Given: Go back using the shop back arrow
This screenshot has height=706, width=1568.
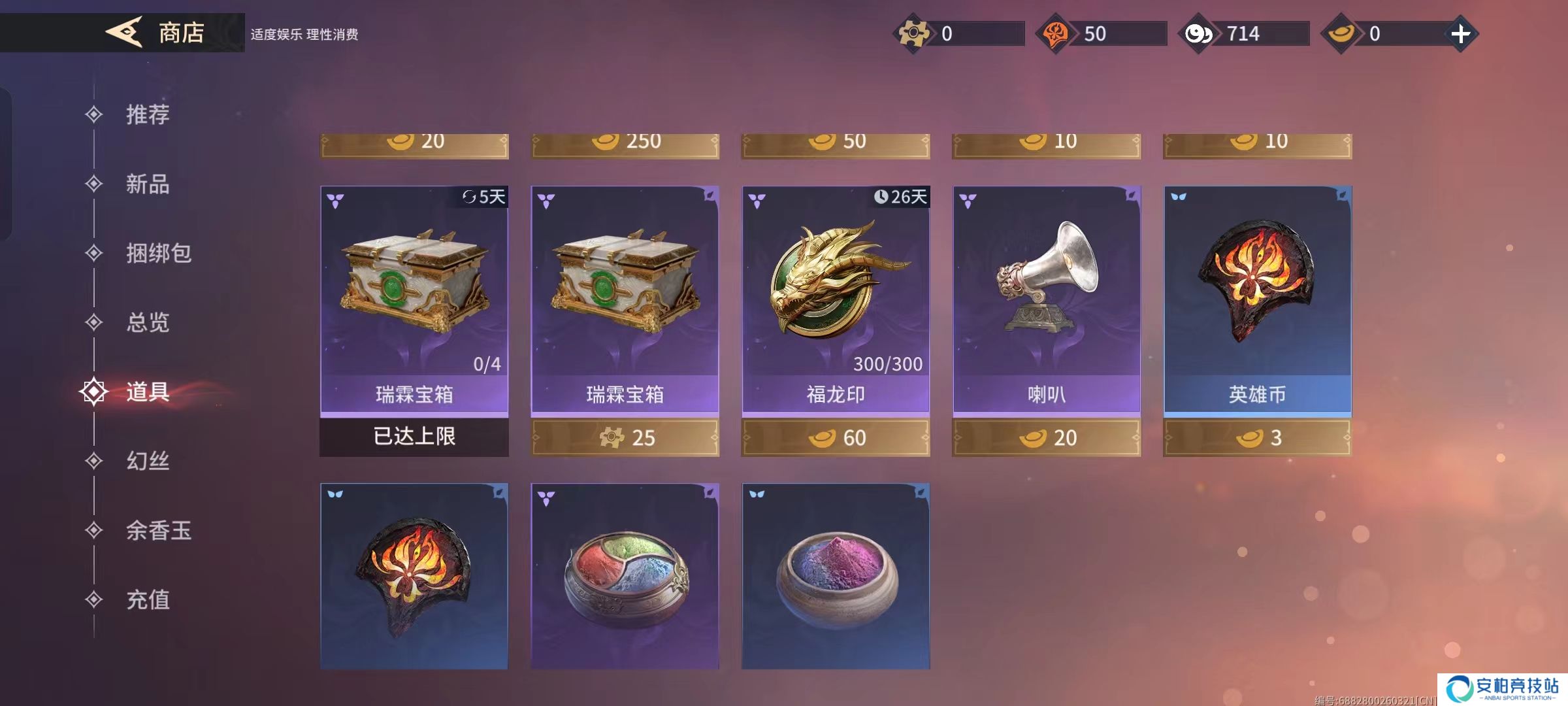Looking at the screenshot, I should [x=124, y=32].
